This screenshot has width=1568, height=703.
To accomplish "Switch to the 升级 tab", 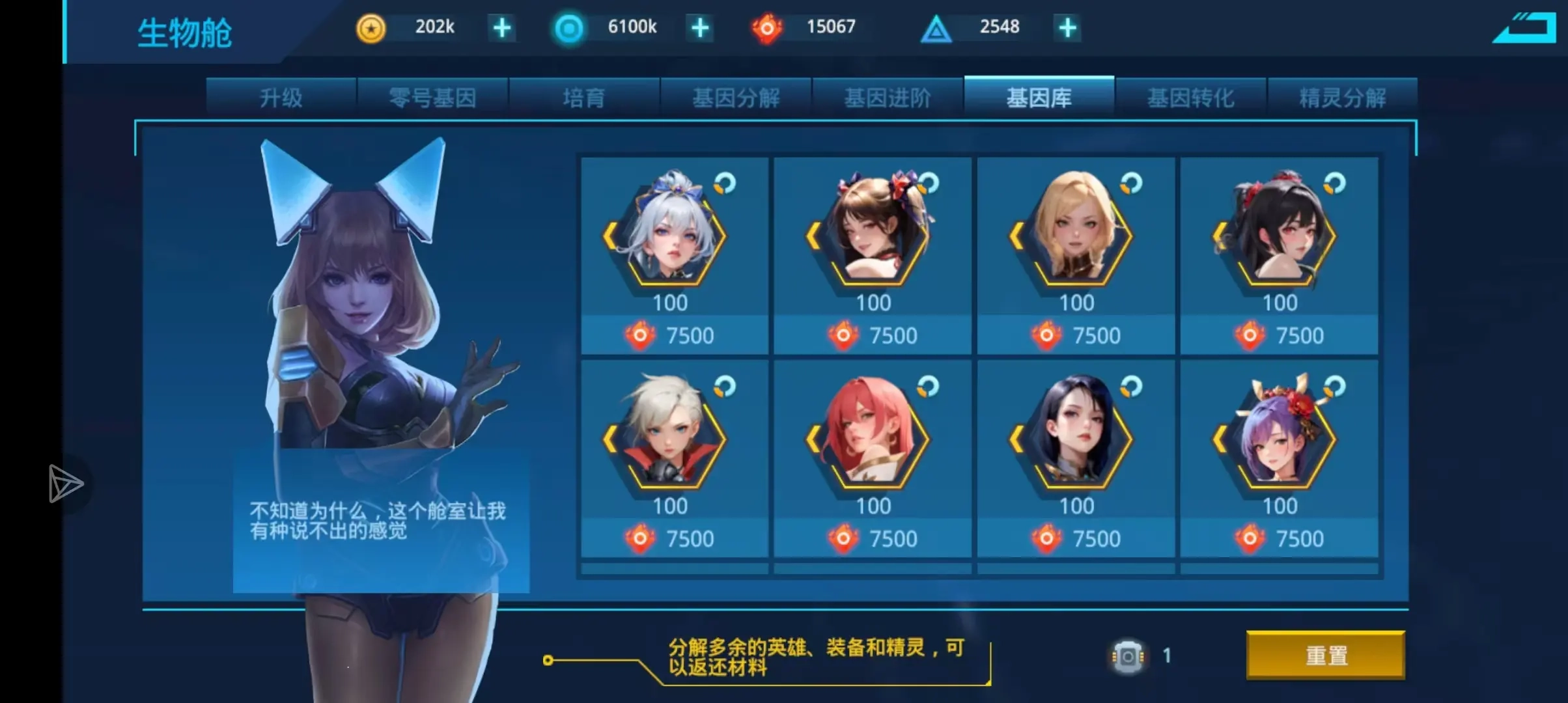I will (282, 98).
